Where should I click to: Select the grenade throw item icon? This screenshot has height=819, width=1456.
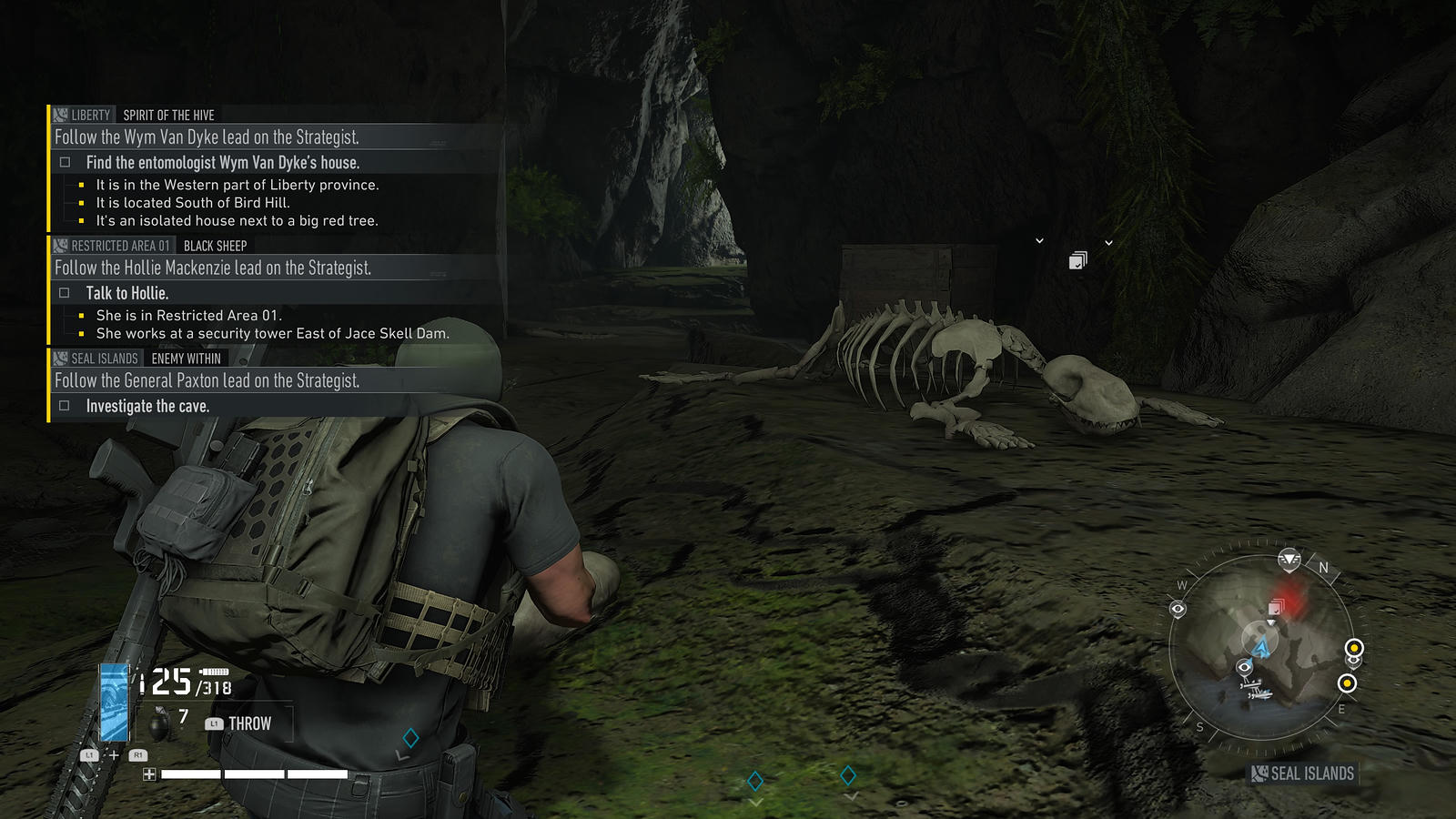pos(161,723)
